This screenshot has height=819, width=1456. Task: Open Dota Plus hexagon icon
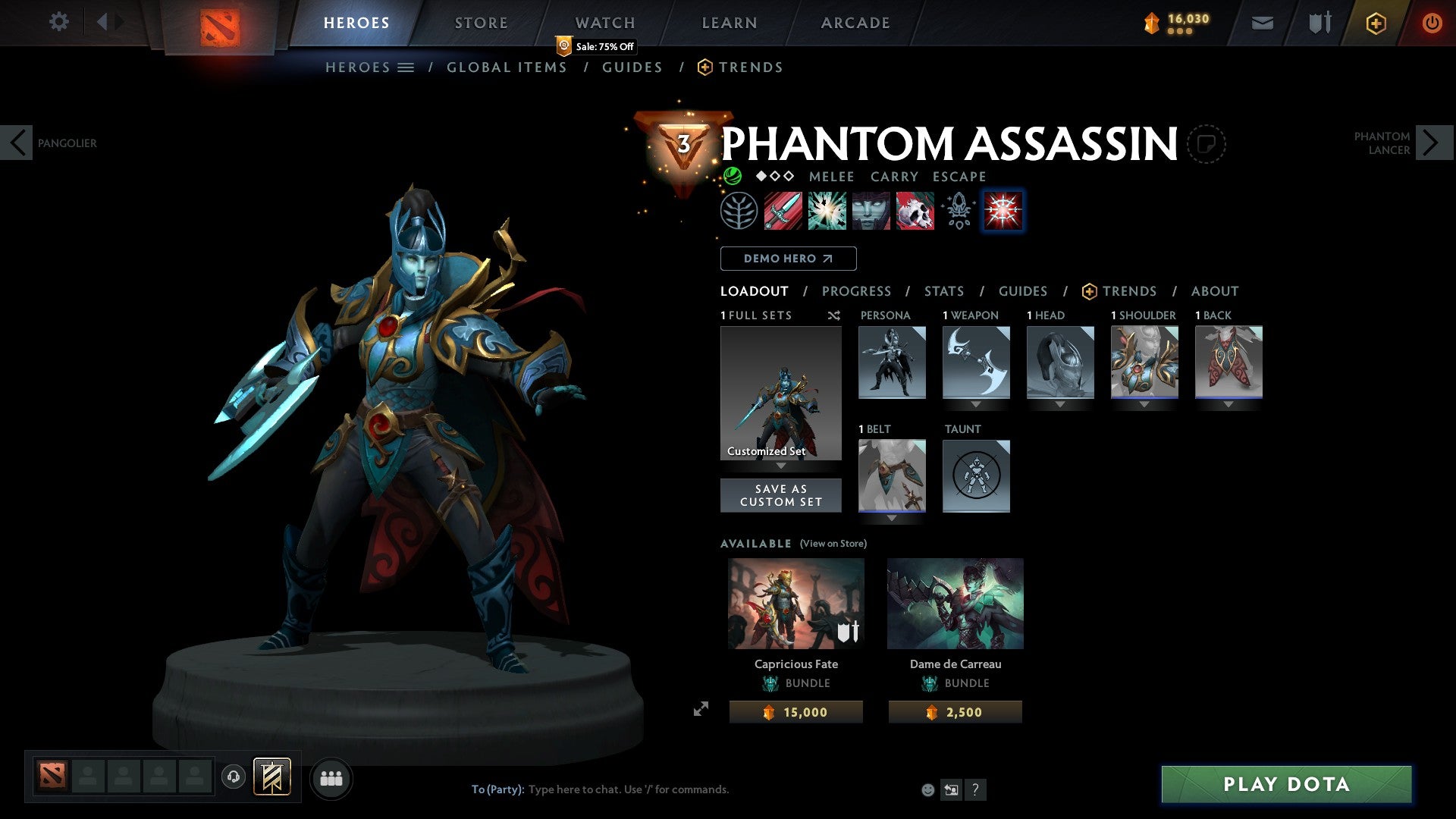coord(1376,23)
